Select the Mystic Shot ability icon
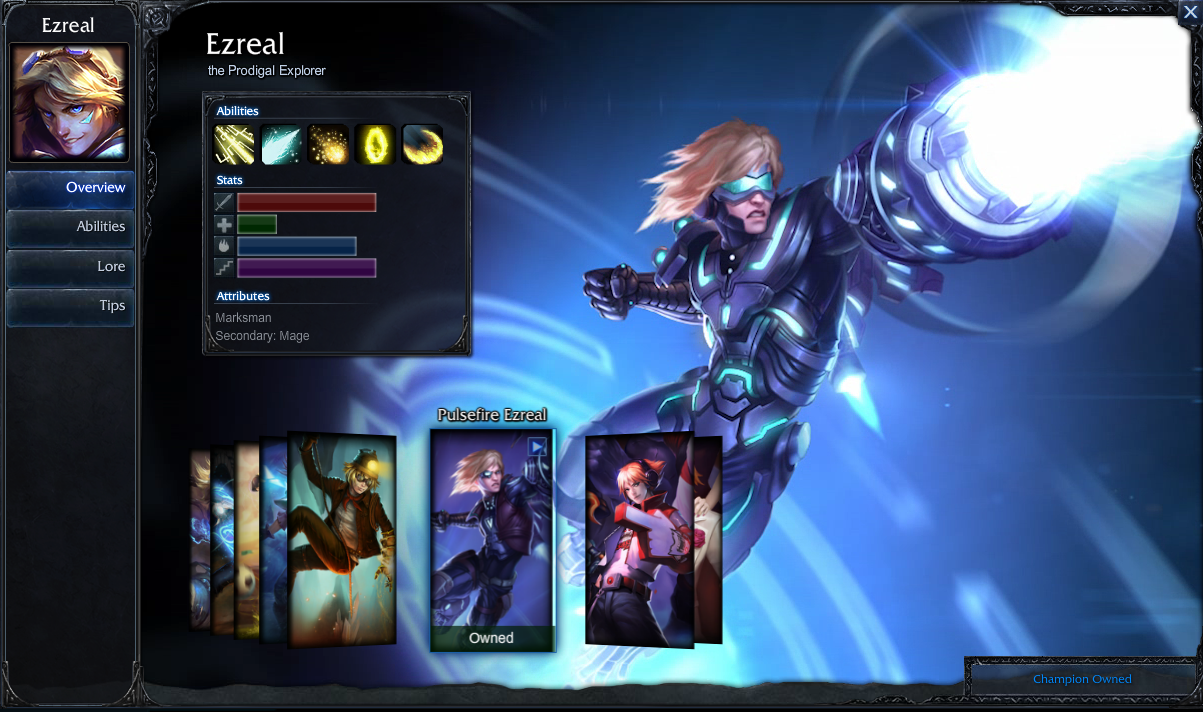 pyautogui.click(x=281, y=145)
